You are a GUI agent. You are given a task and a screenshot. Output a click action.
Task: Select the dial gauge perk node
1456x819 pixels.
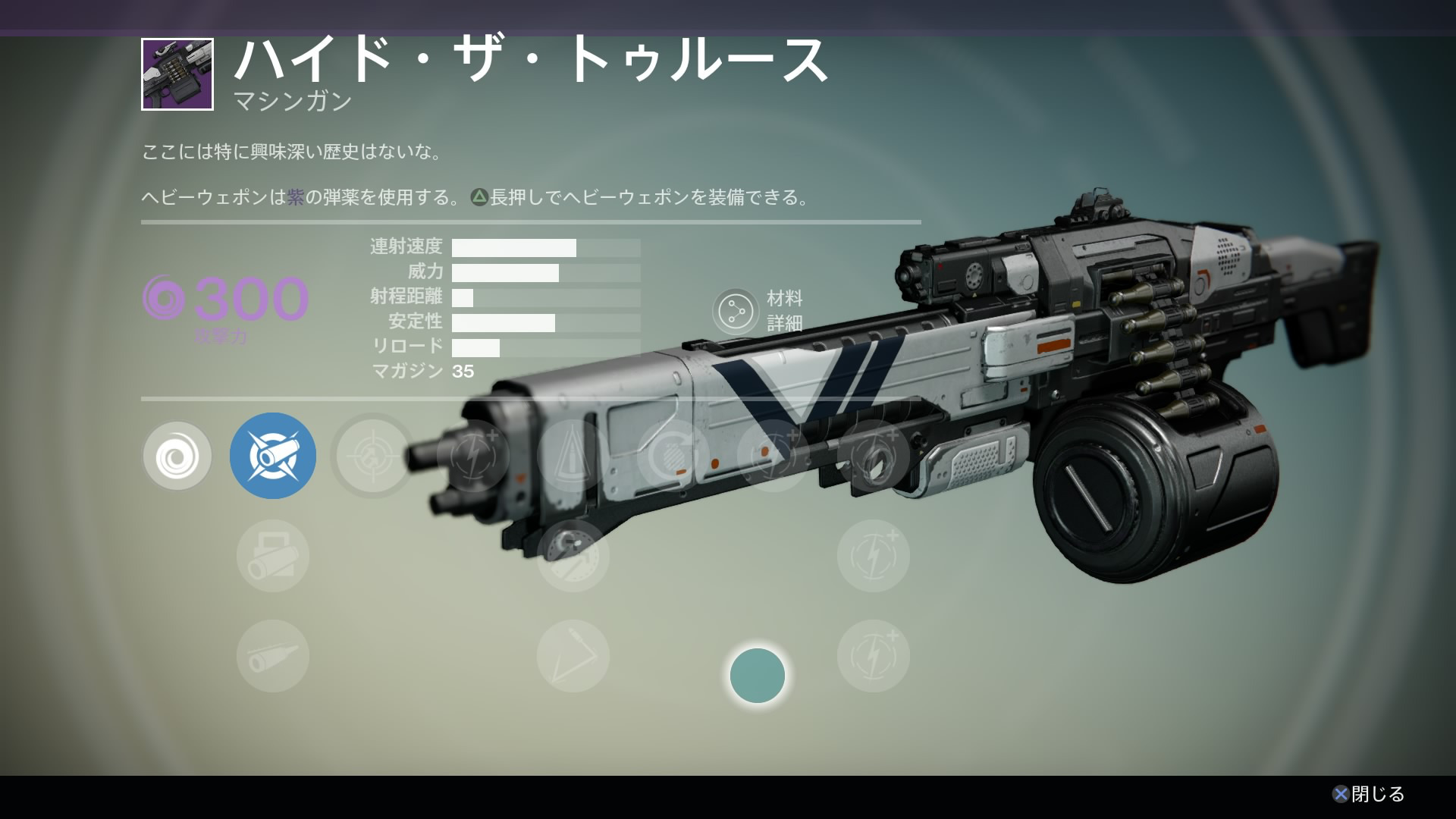(573, 556)
